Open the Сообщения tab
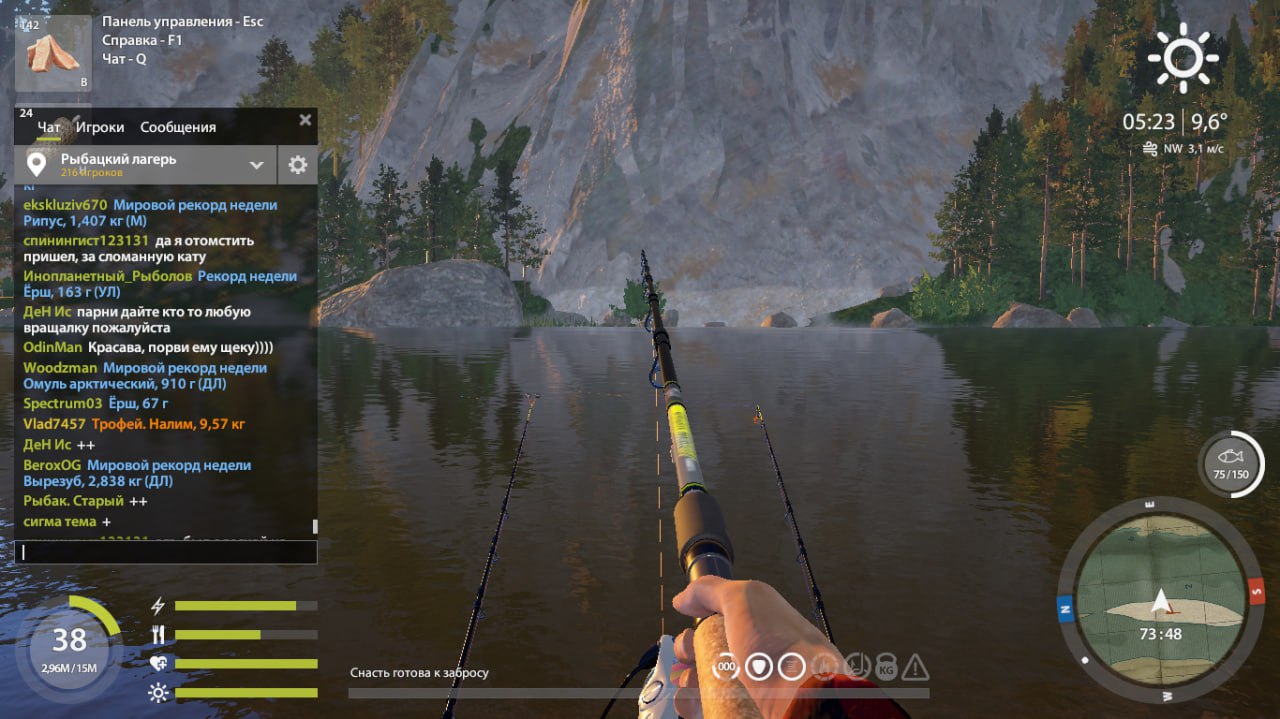Viewport: 1280px width, 719px height. pos(178,127)
